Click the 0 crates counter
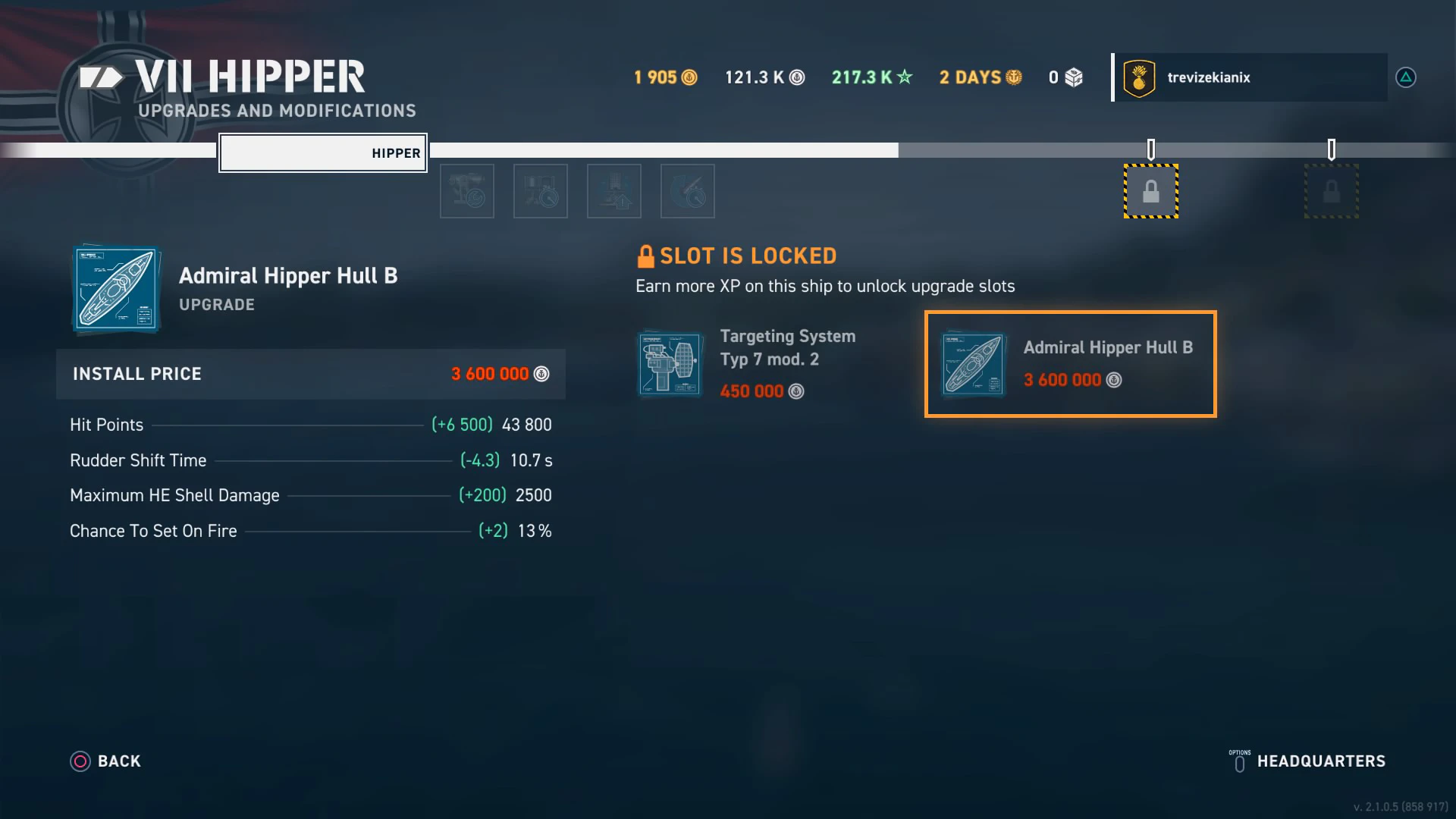 (1065, 77)
